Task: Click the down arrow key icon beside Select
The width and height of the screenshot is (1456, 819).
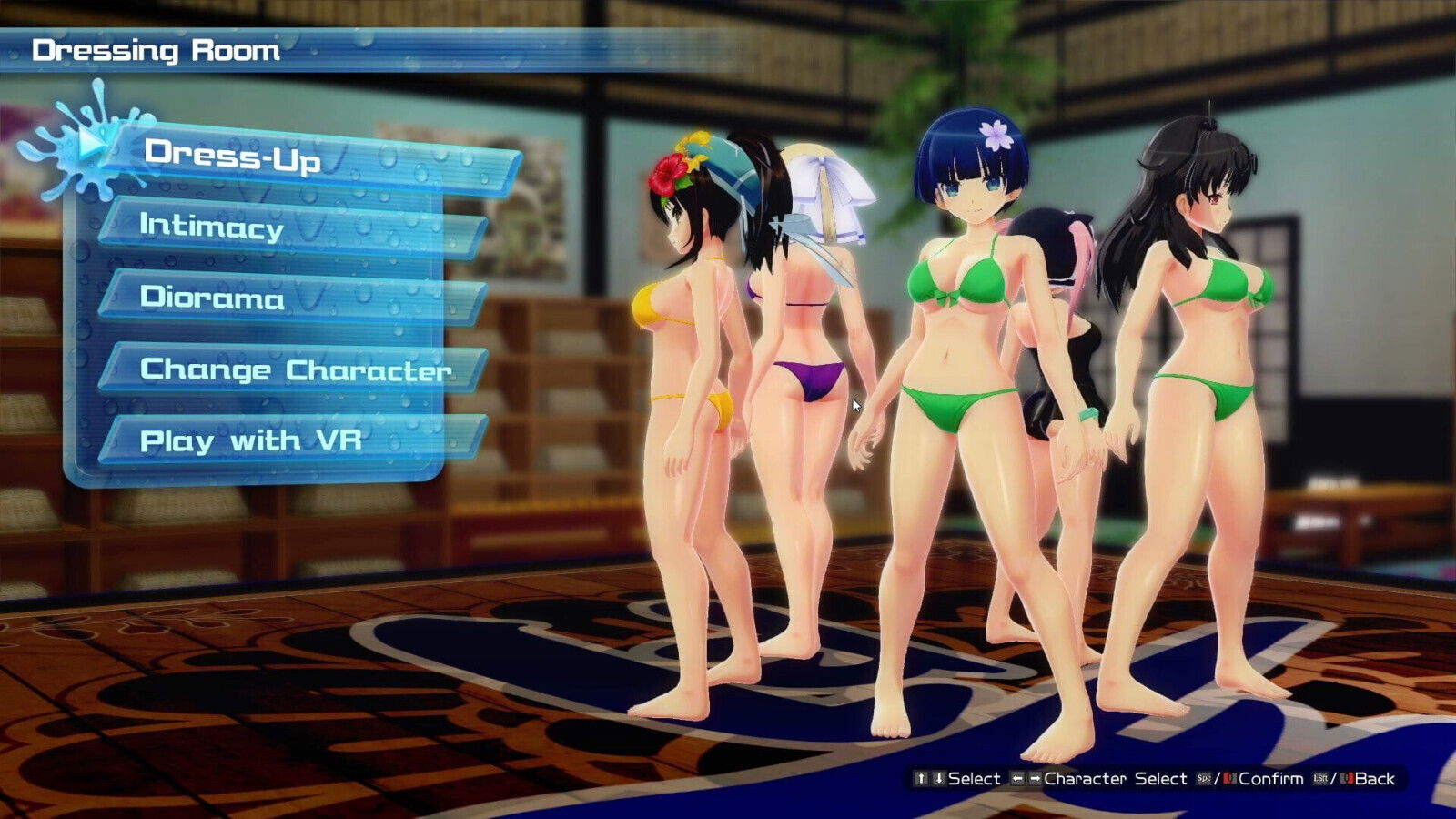Action: (x=939, y=779)
